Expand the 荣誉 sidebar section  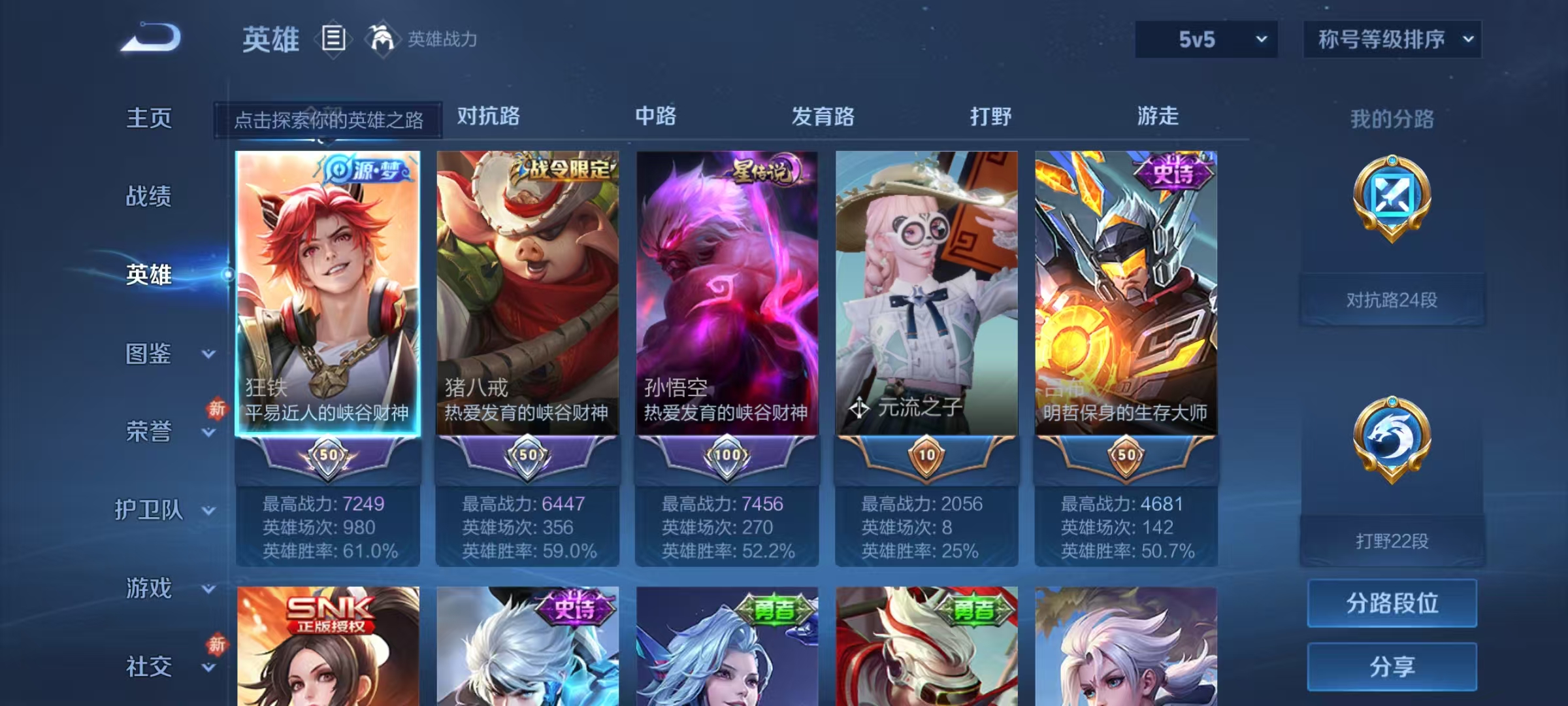pyautogui.click(x=150, y=431)
